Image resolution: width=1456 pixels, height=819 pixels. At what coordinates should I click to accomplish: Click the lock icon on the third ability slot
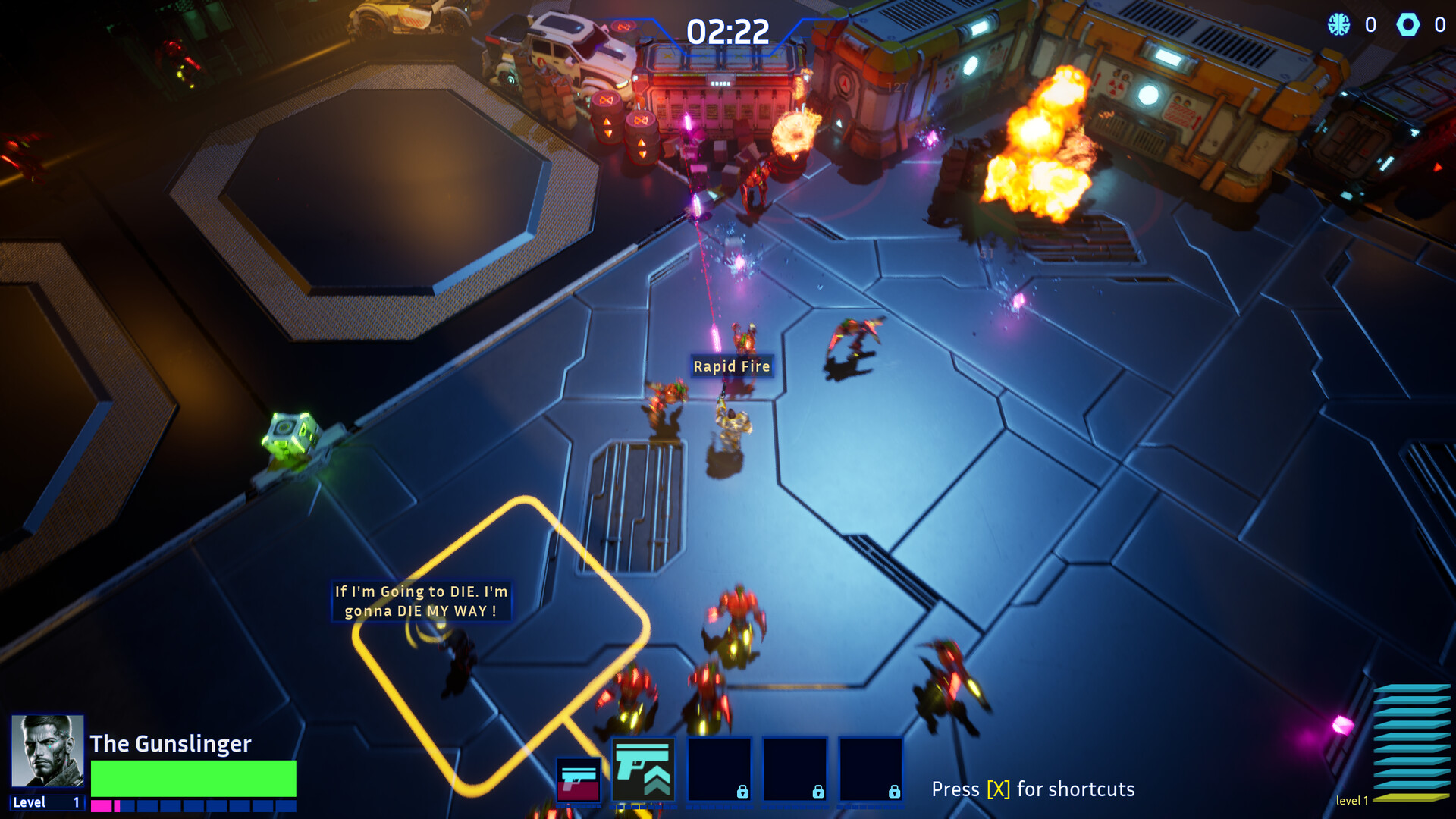pyautogui.click(x=742, y=792)
